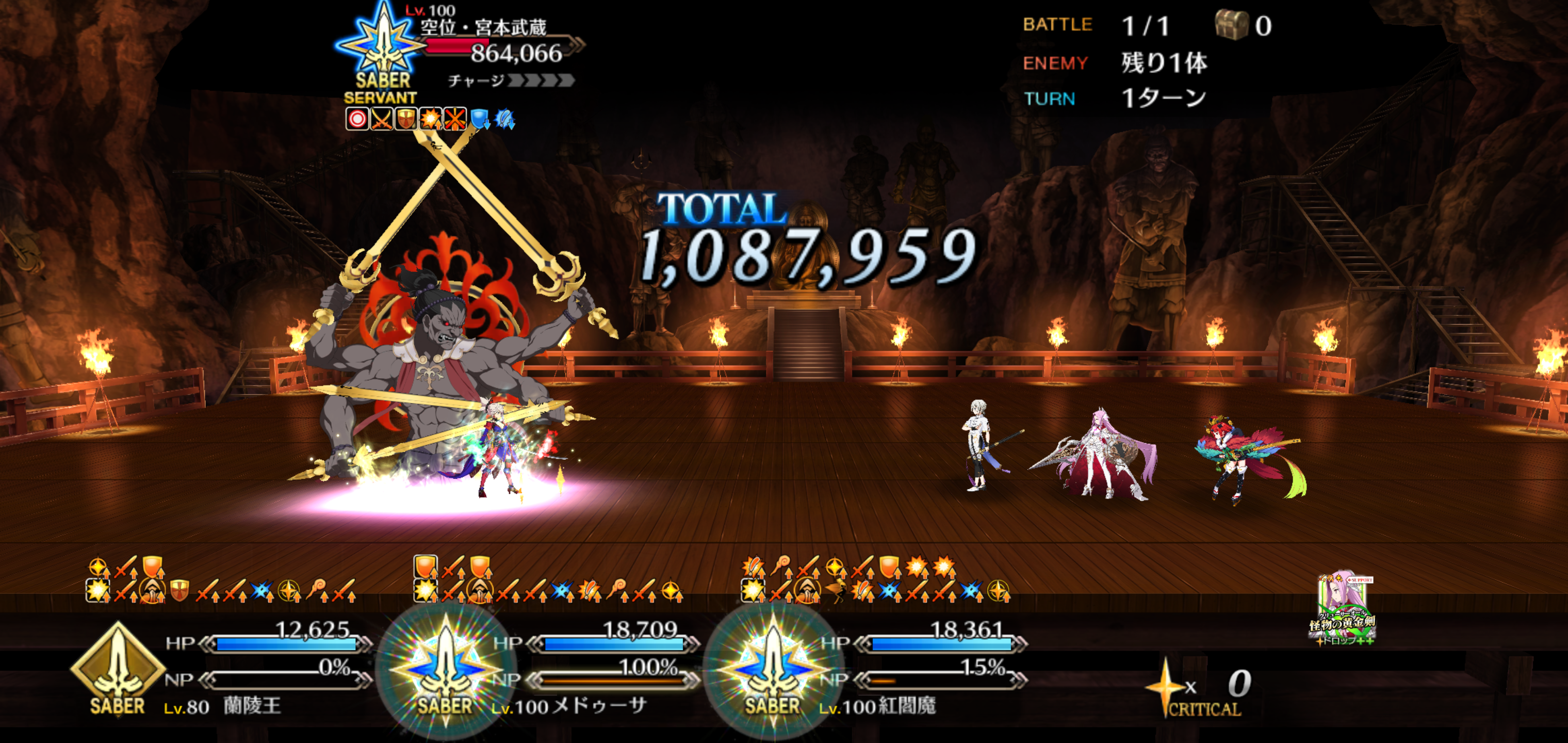Image resolution: width=1568 pixels, height=743 pixels.
Task: Select メドゥーサ's glowing Saber class emblem
Action: click(445, 670)
